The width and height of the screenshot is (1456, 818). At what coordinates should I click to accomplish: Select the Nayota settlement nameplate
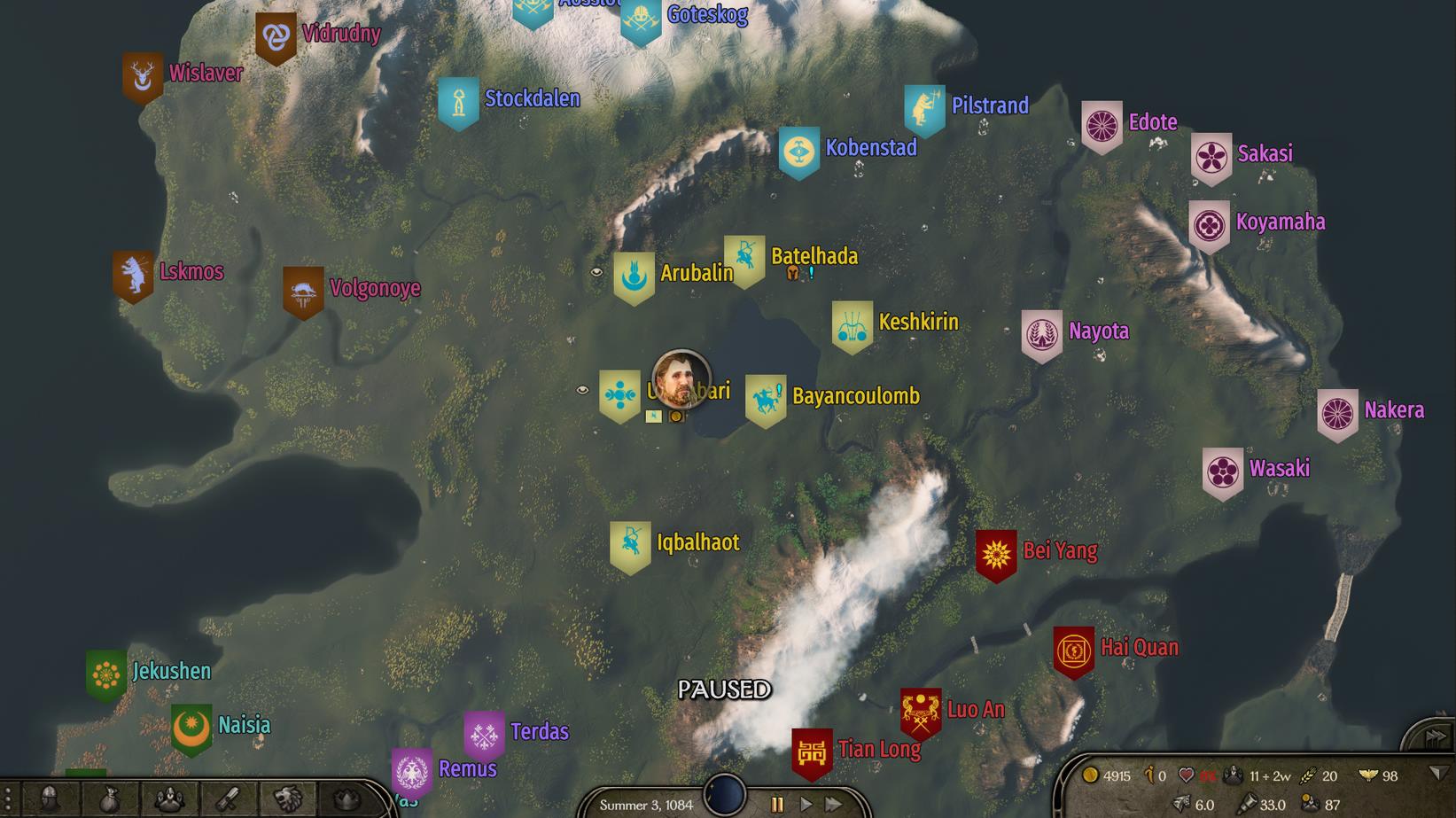(x=1098, y=331)
